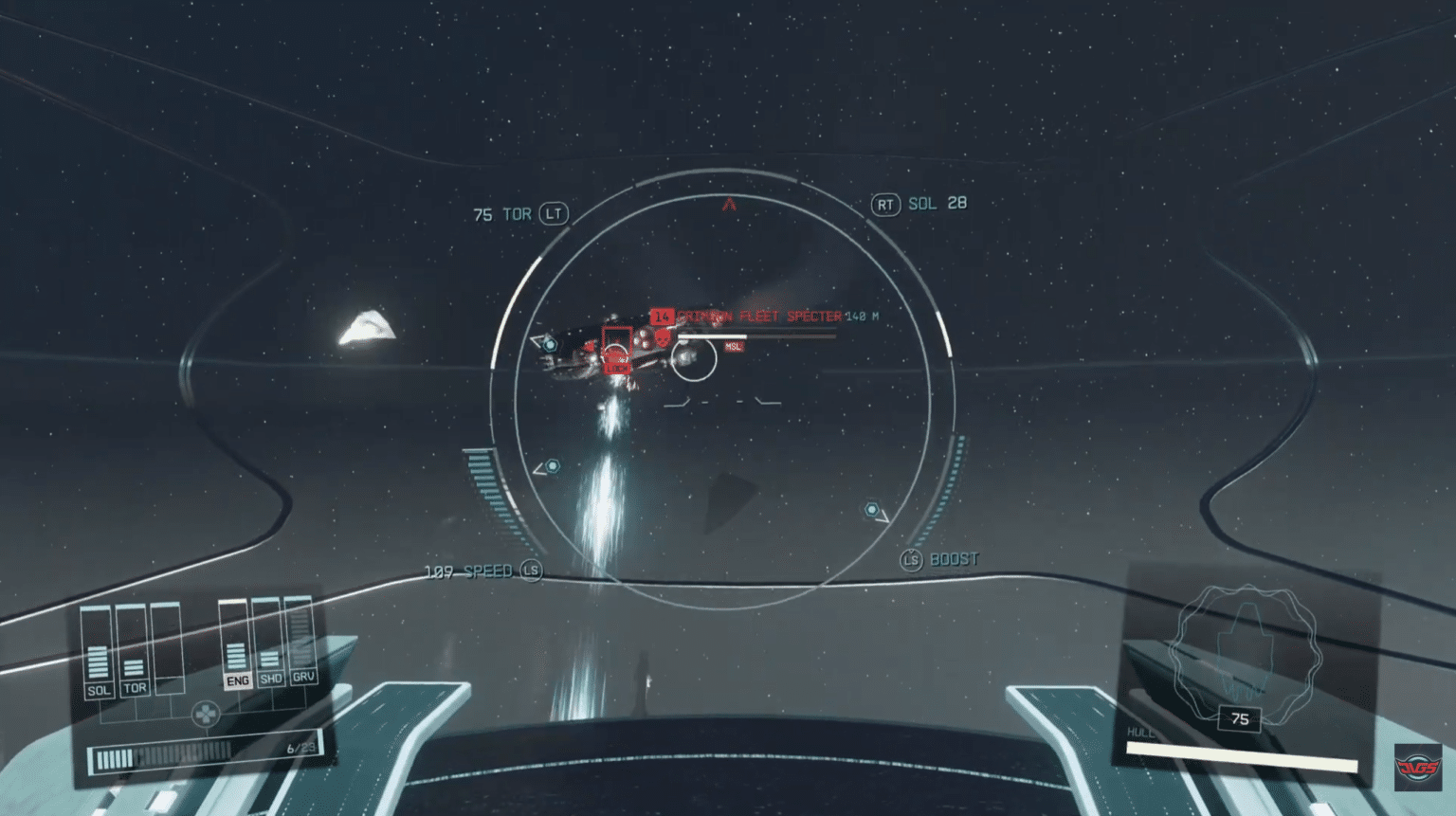Click the SHD shield power icon
This screenshot has width=1456, height=816.
click(x=272, y=680)
